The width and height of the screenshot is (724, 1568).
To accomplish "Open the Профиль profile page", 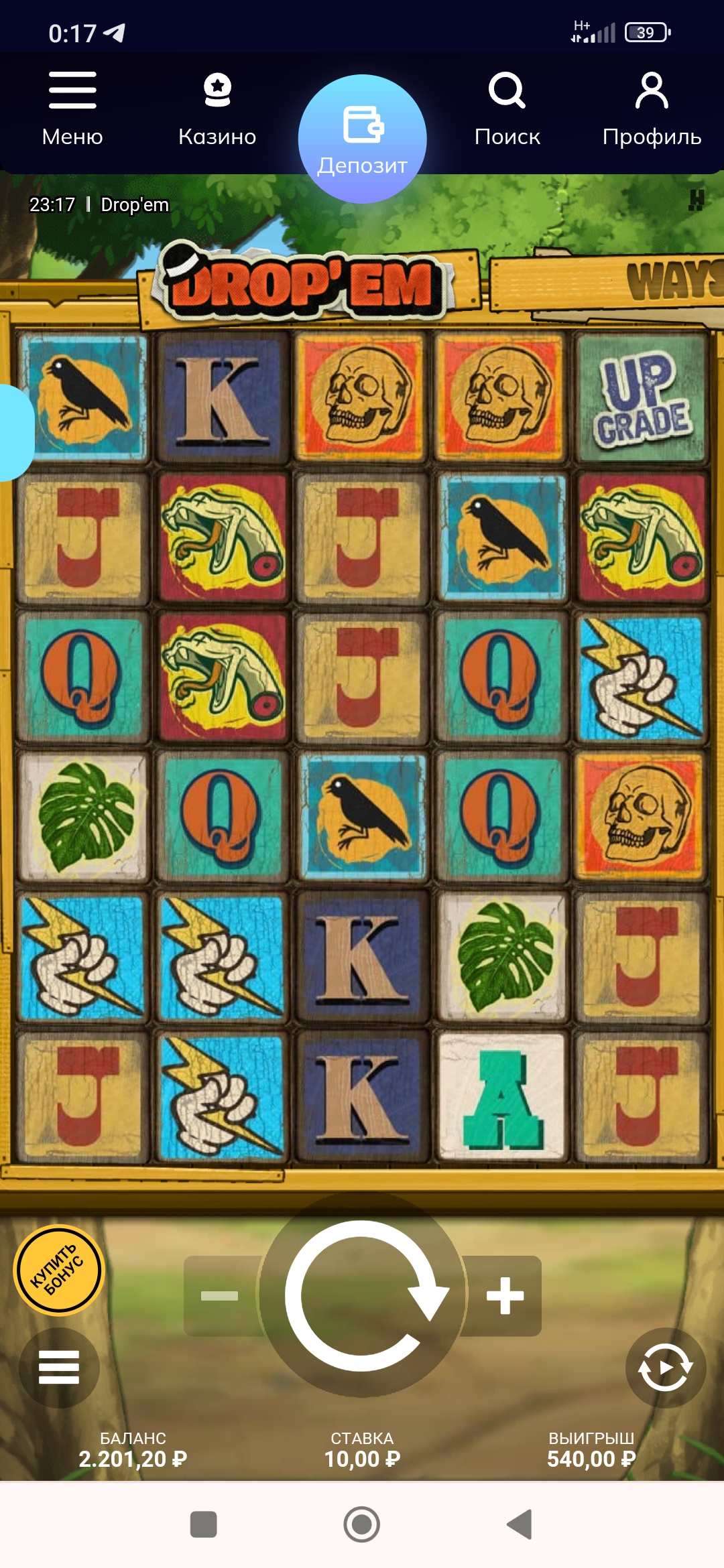I will click(652, 109).
